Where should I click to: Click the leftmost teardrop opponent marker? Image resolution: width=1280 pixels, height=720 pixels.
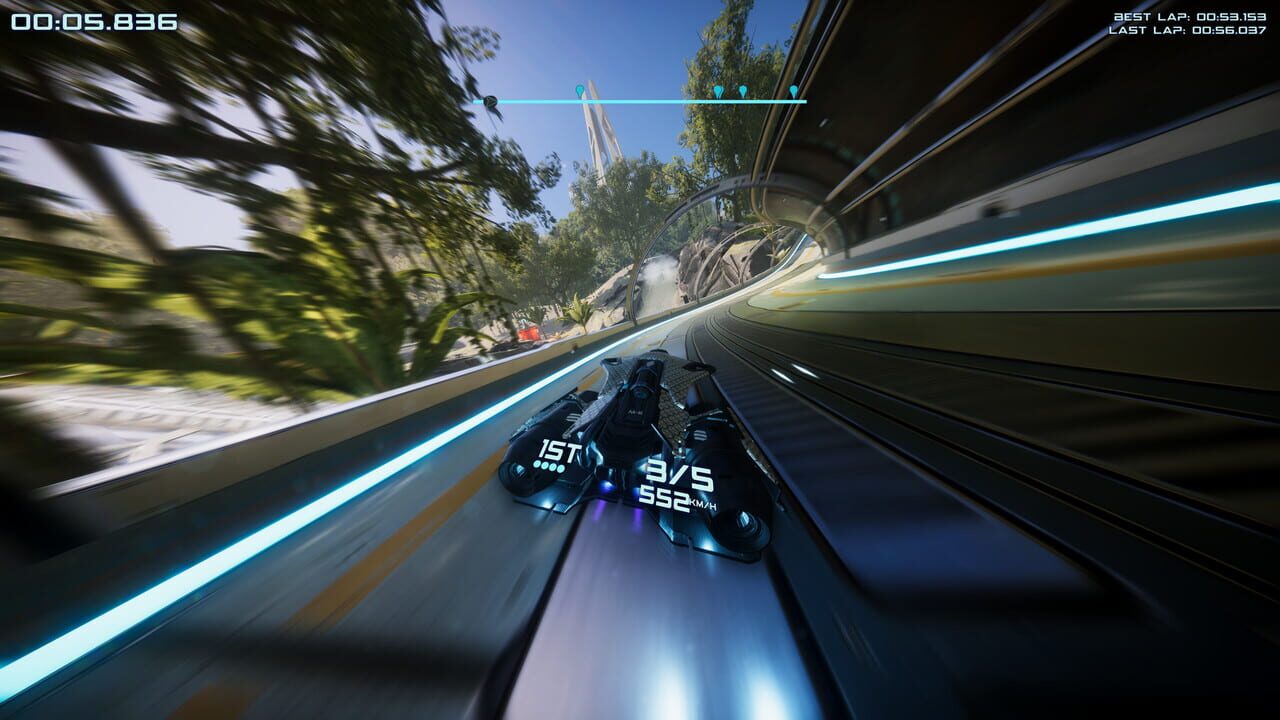click(580, 88)
